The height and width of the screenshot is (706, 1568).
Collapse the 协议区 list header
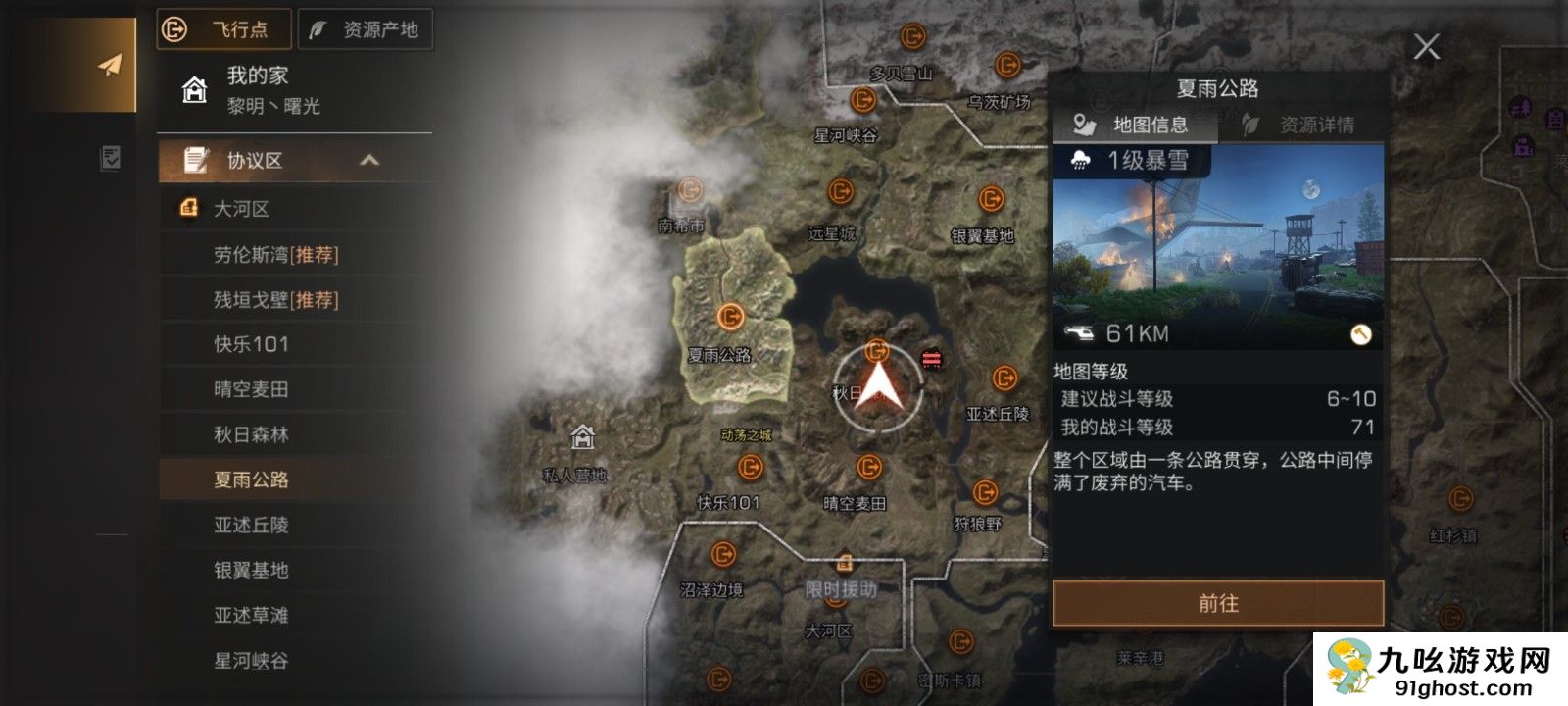coord(368,161)
